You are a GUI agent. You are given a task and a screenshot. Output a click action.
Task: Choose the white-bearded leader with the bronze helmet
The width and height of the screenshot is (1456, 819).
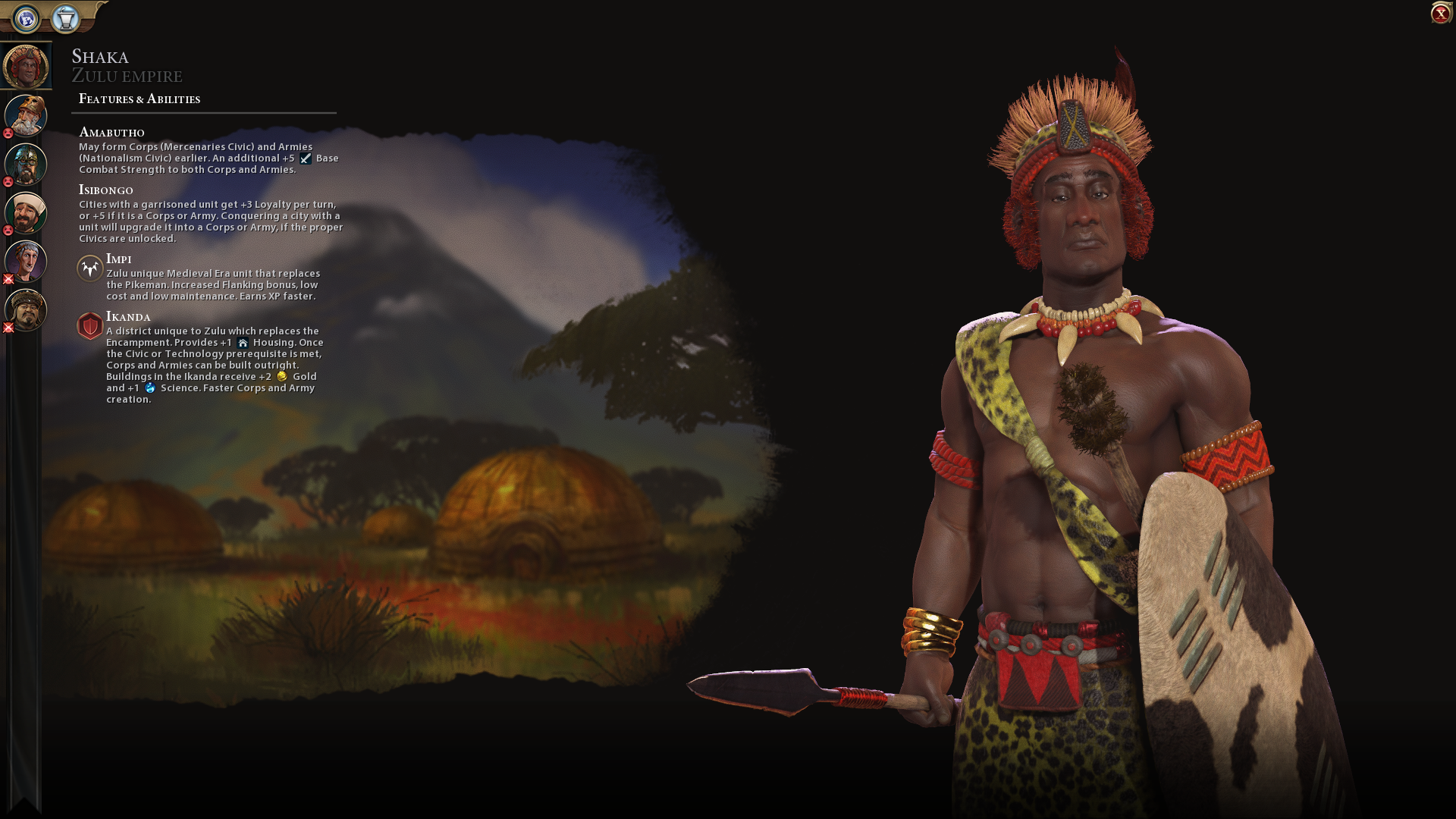click(26, 115)
